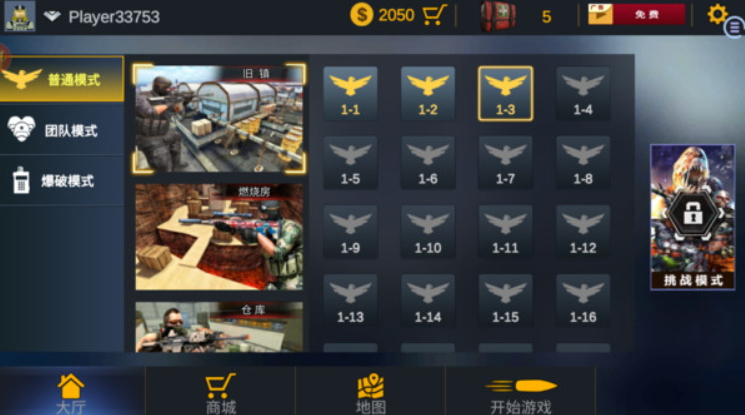The image size is (745, 415).
Task: Open the gear settings menu
Action: click(x=717, y=14)
